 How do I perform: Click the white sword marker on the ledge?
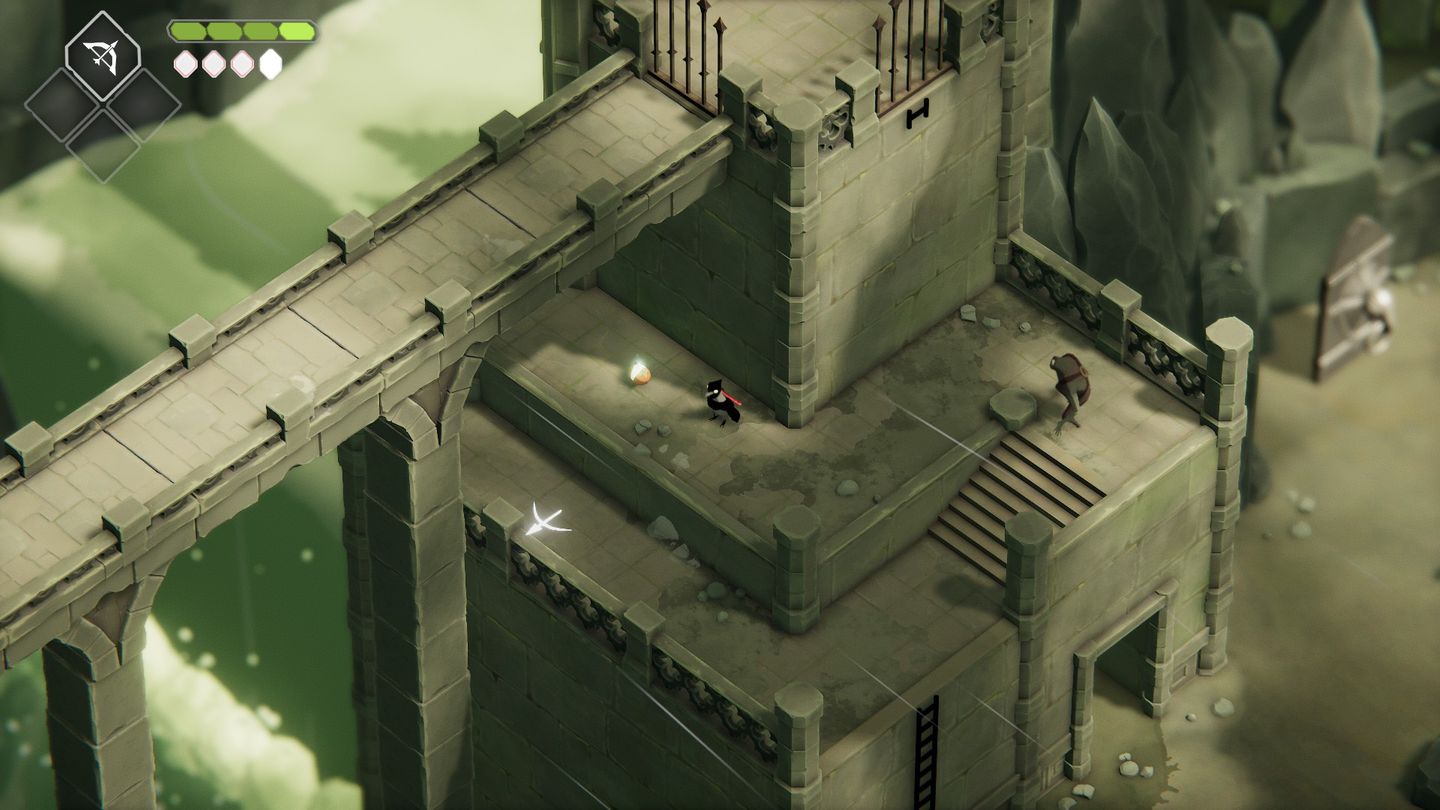point(545,521)
